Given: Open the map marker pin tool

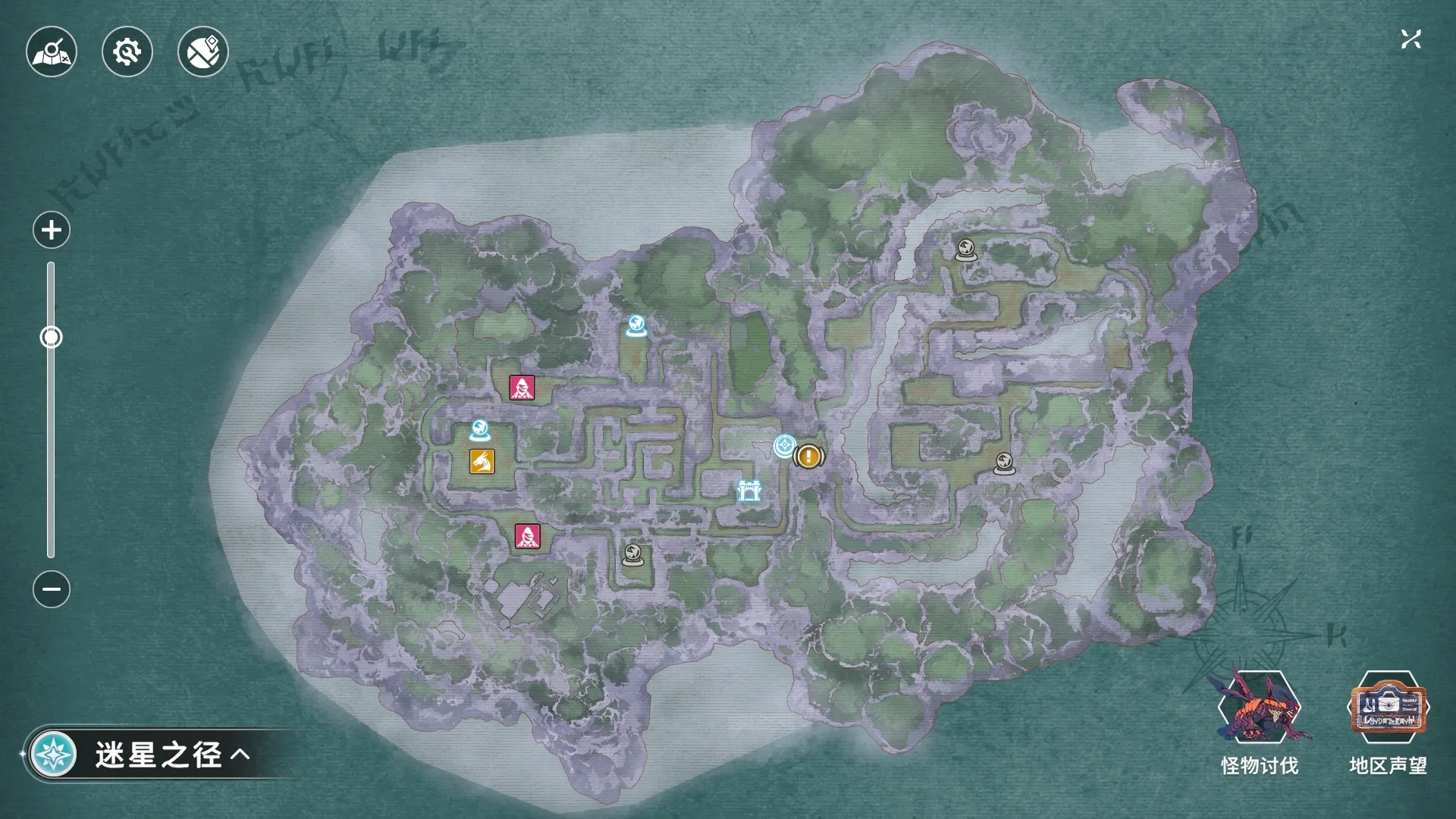Looking at the screenshot, I should point(203,52).
